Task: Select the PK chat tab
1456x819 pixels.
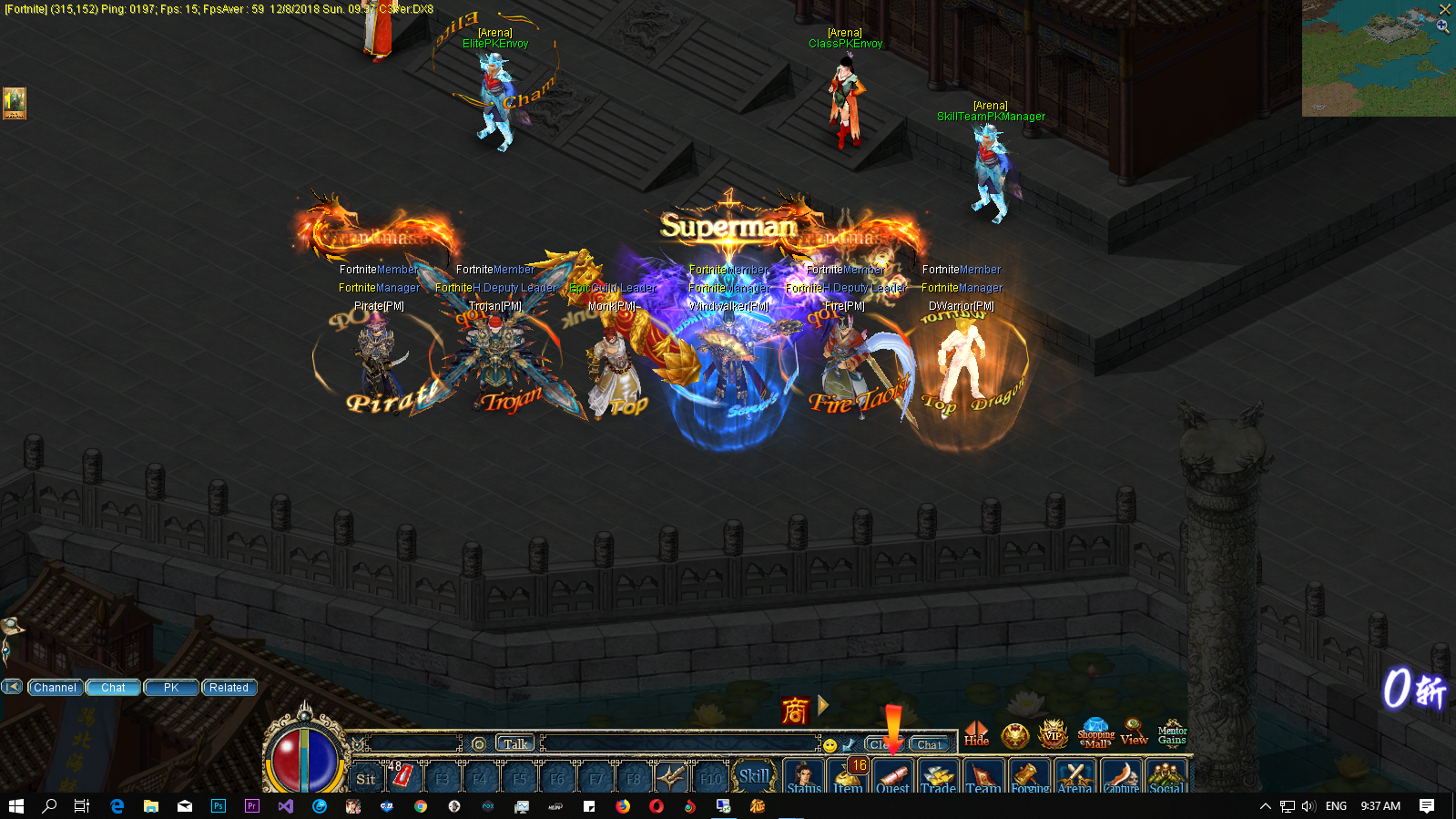Action: [x=171, y=688]
